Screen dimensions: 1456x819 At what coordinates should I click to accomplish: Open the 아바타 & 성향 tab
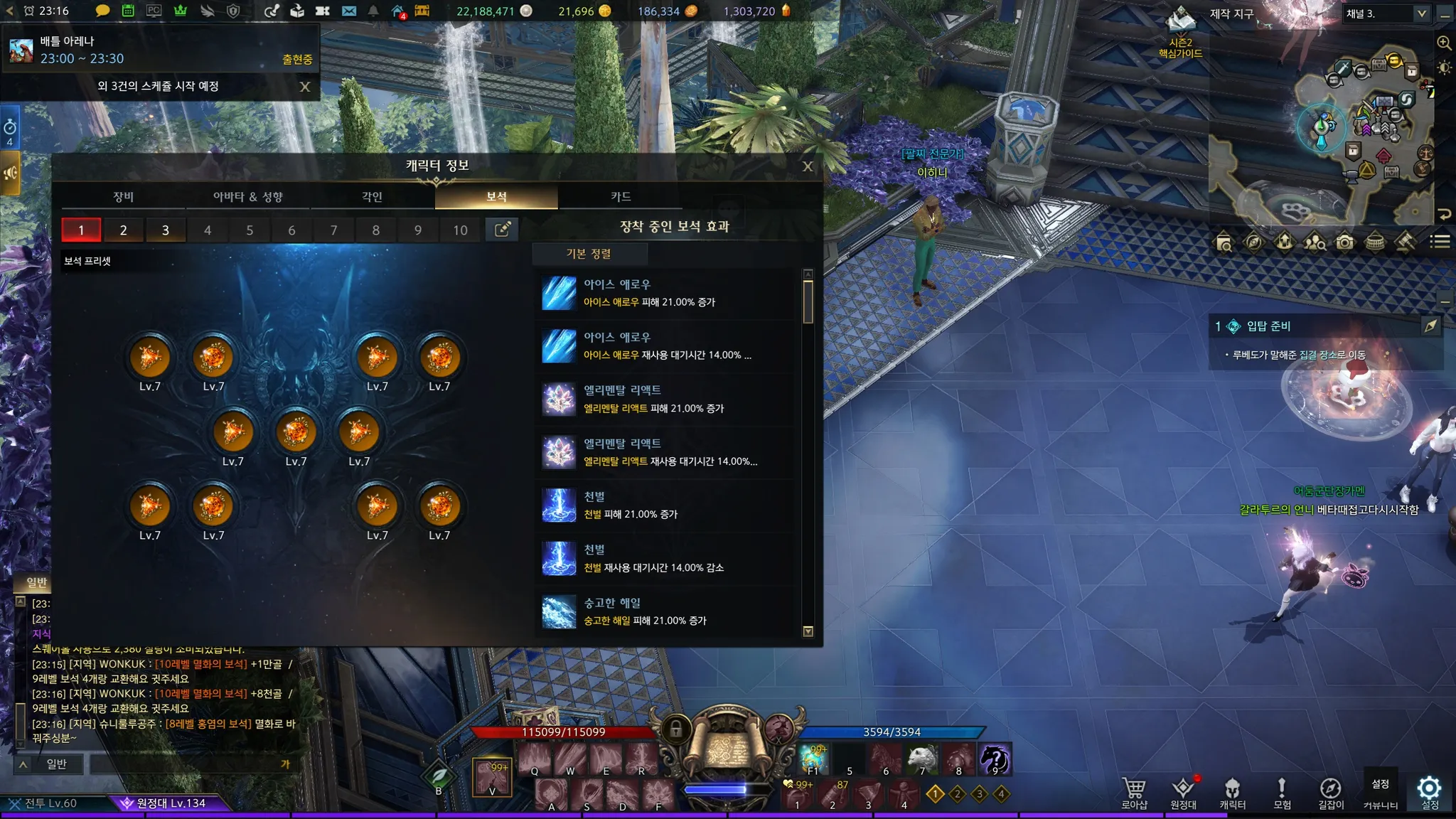[x=247, y=196]
